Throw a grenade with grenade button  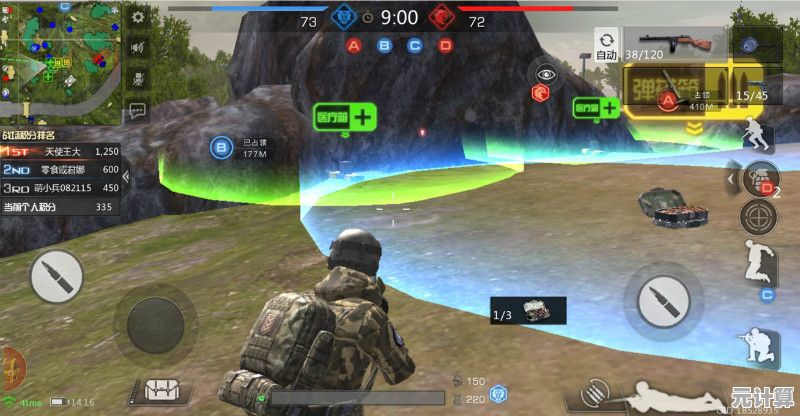point(760,177)
